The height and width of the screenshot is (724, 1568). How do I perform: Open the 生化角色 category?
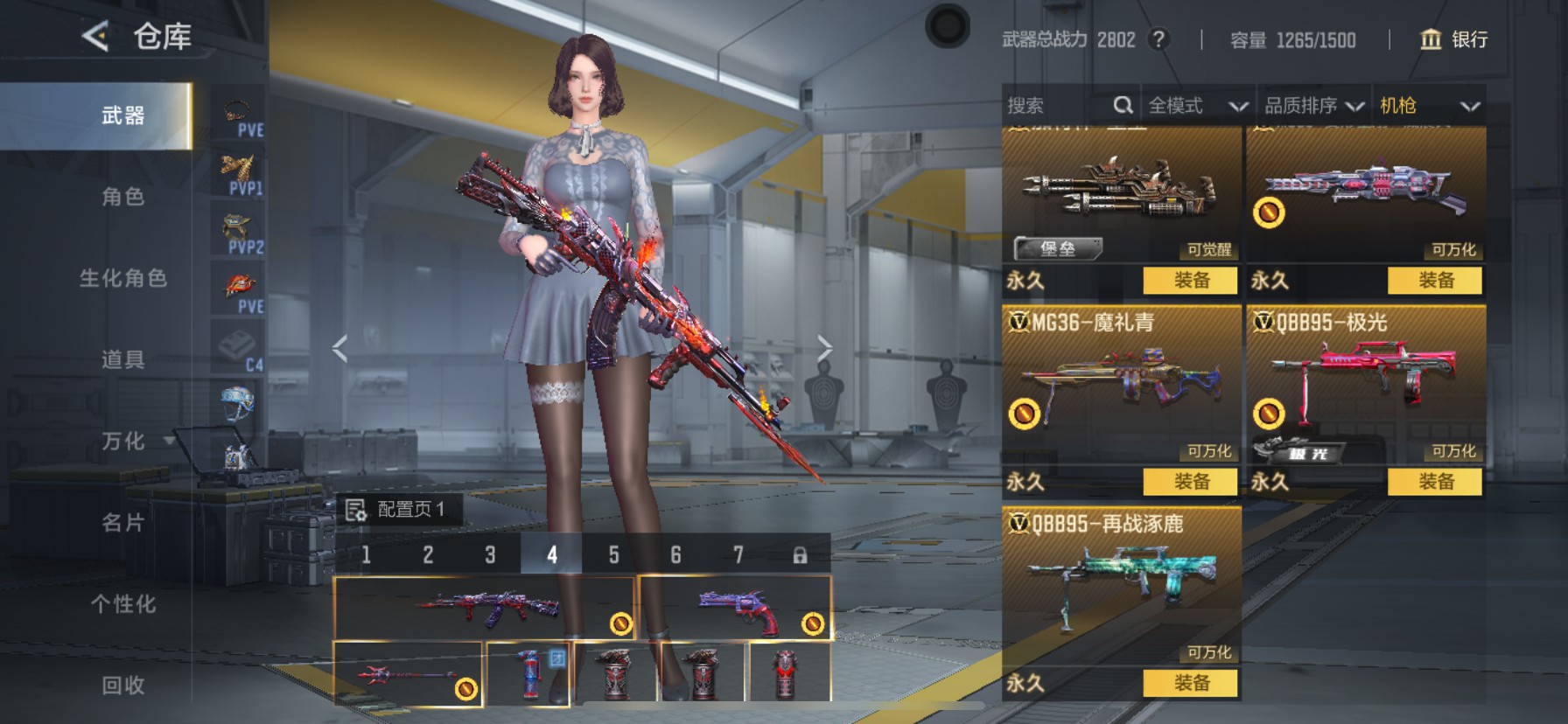click(122, 278)
